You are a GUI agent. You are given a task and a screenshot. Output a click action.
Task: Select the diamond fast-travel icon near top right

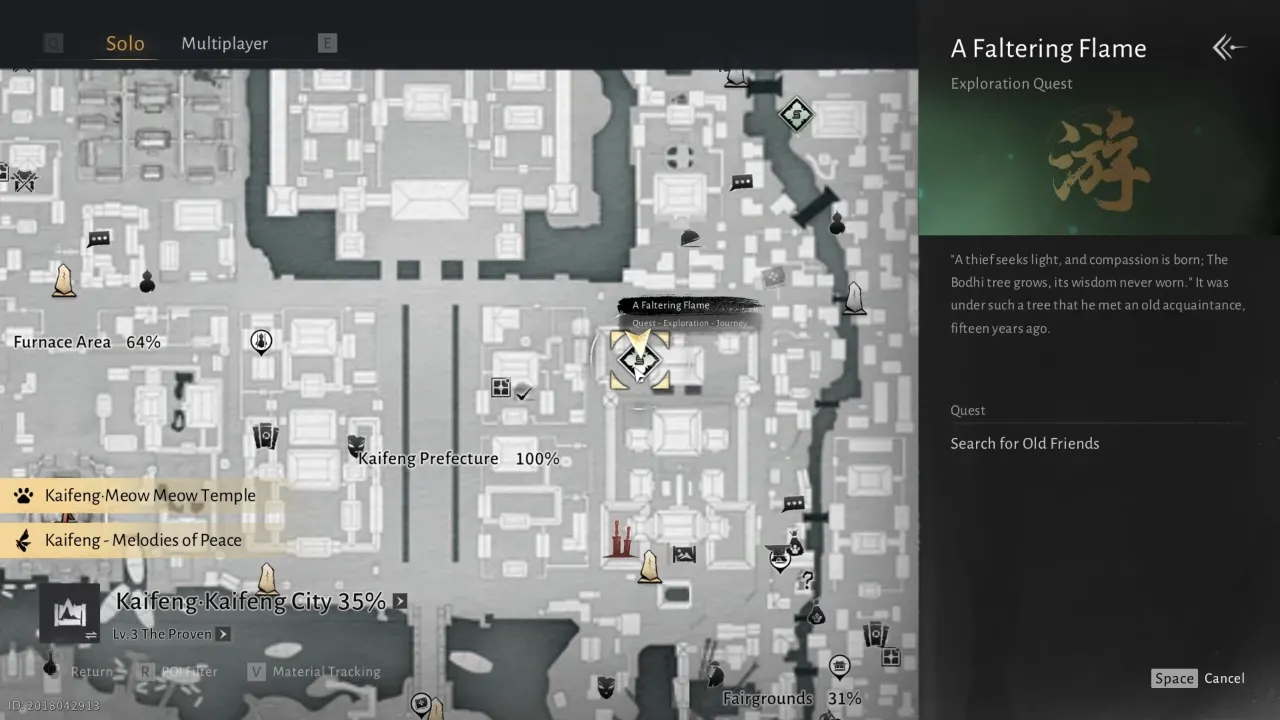(x=795, y=115)
